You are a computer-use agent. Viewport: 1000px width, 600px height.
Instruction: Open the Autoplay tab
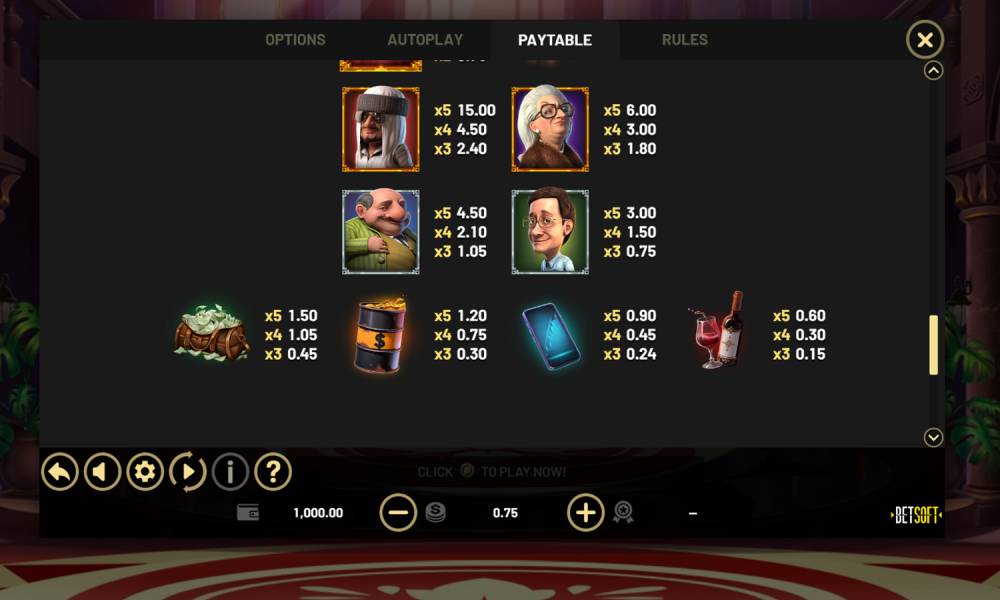pyautogui.click(x=425, y=40)
